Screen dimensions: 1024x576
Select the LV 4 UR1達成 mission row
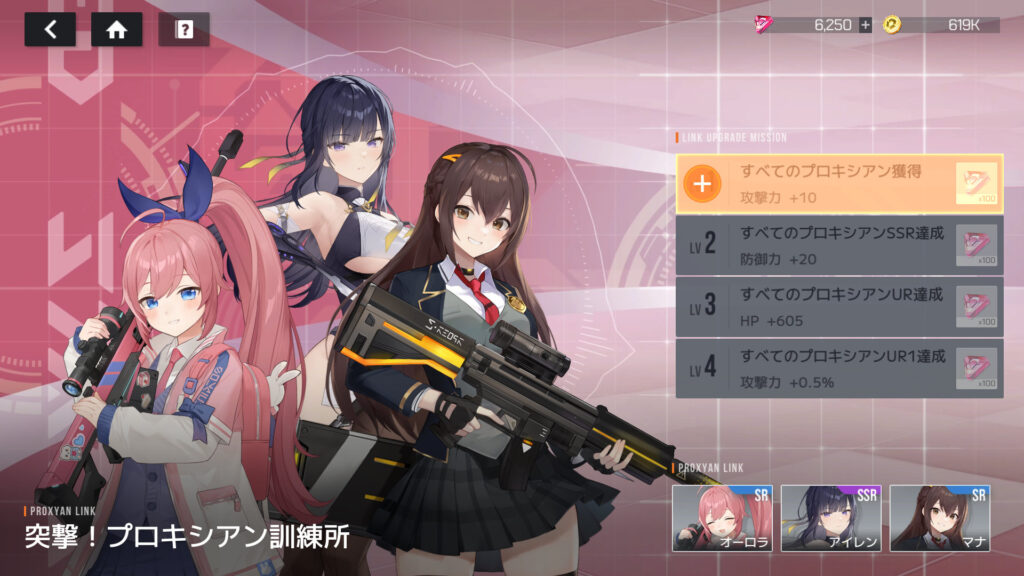point(839,368)
